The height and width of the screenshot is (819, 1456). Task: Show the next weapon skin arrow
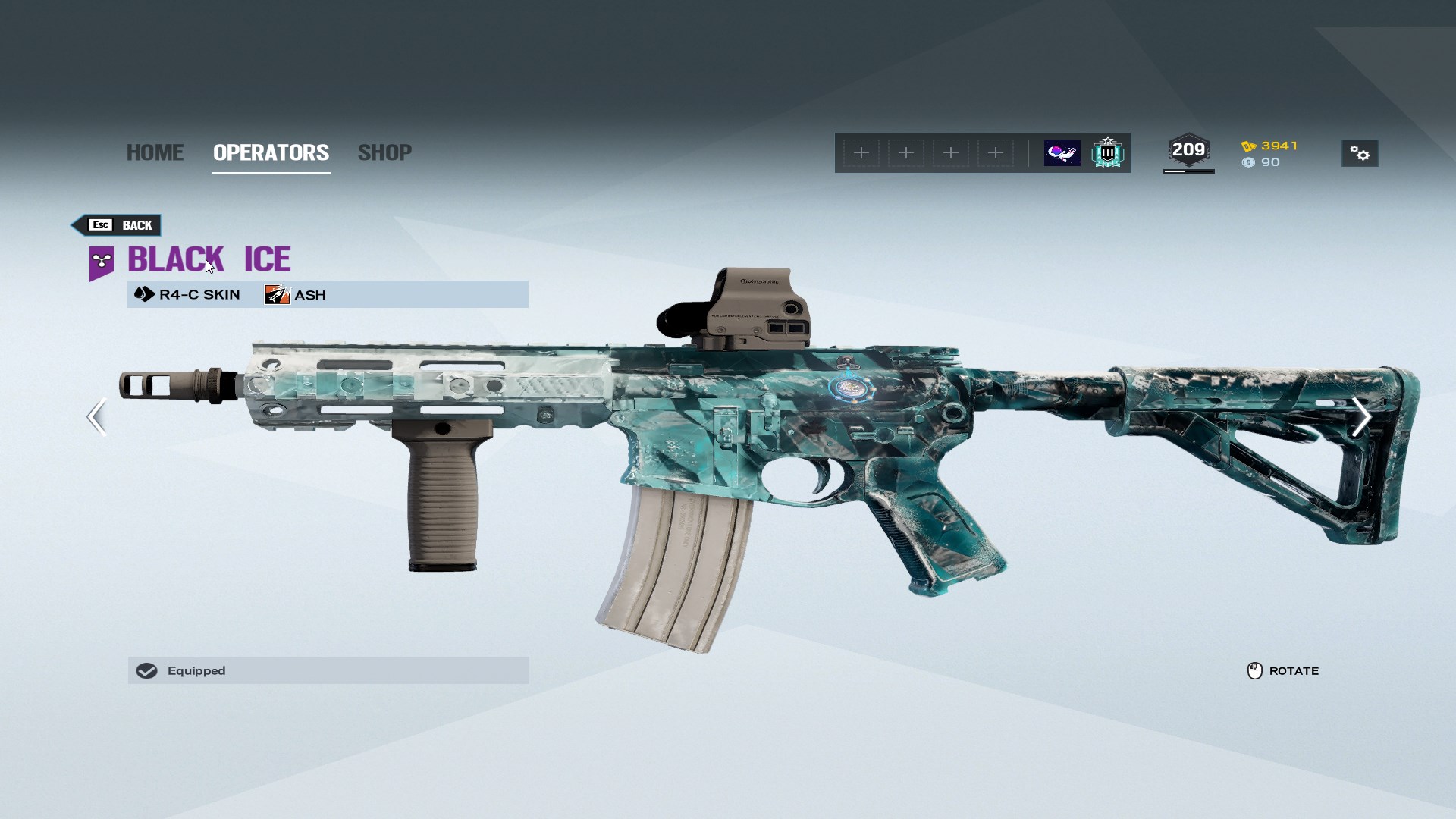tap(1361, 416)
